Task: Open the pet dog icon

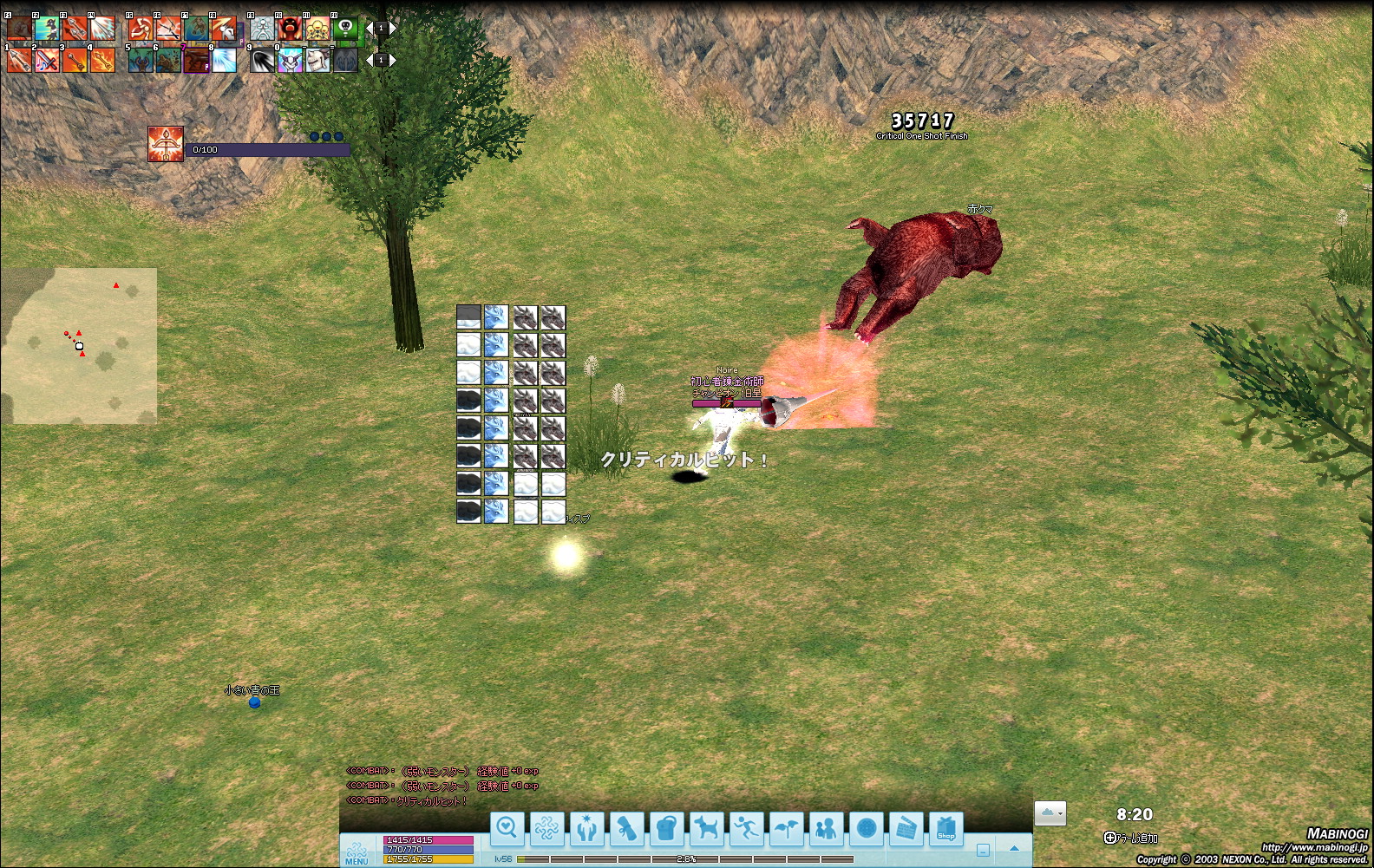Action: coord(707,829)
